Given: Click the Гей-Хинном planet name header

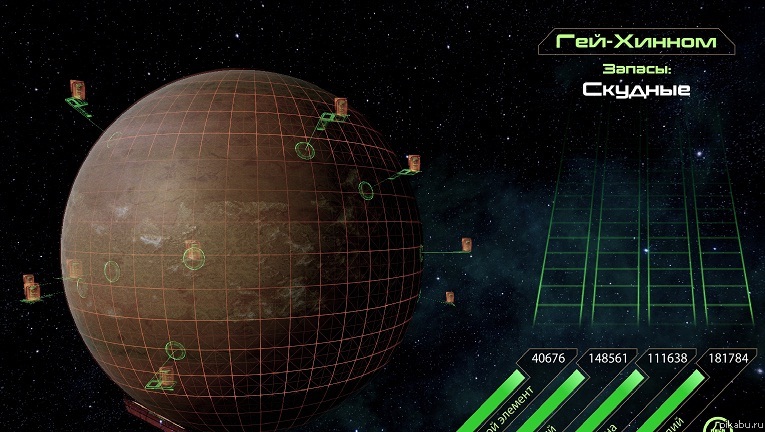Looking at the screenshot, I should tap(635, 42).
